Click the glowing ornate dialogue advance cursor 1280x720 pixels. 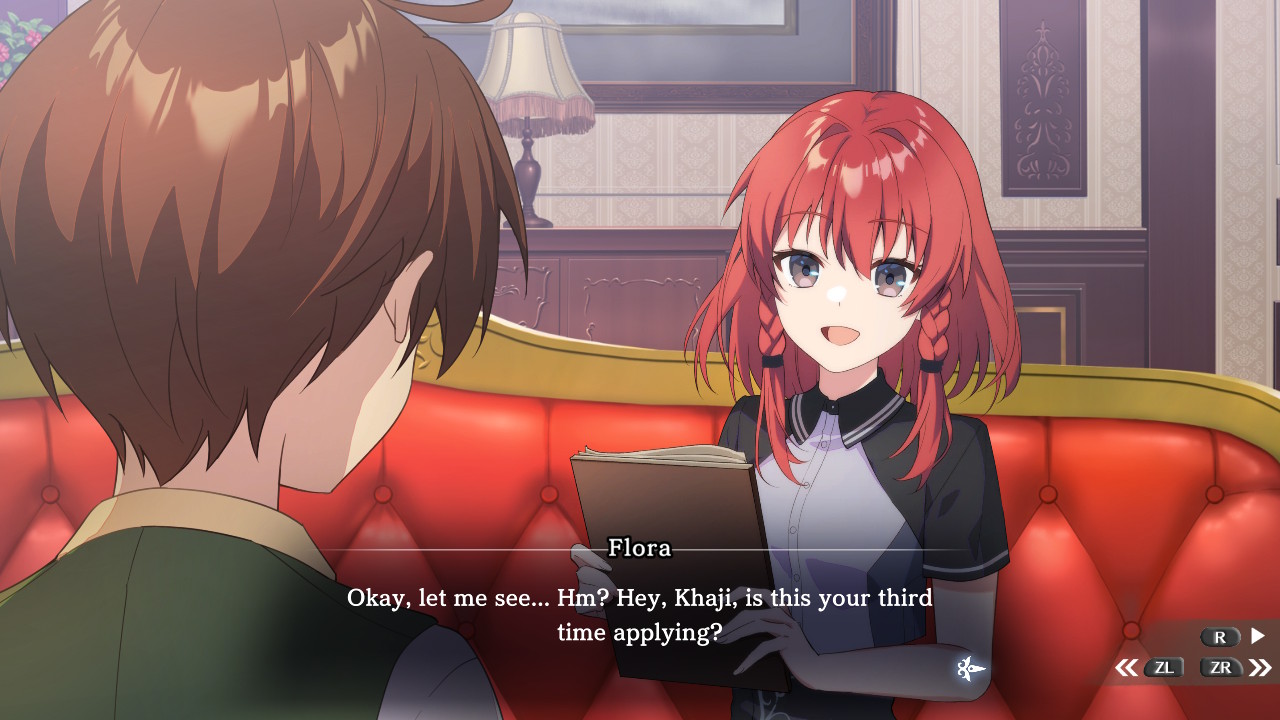[970, 669]
